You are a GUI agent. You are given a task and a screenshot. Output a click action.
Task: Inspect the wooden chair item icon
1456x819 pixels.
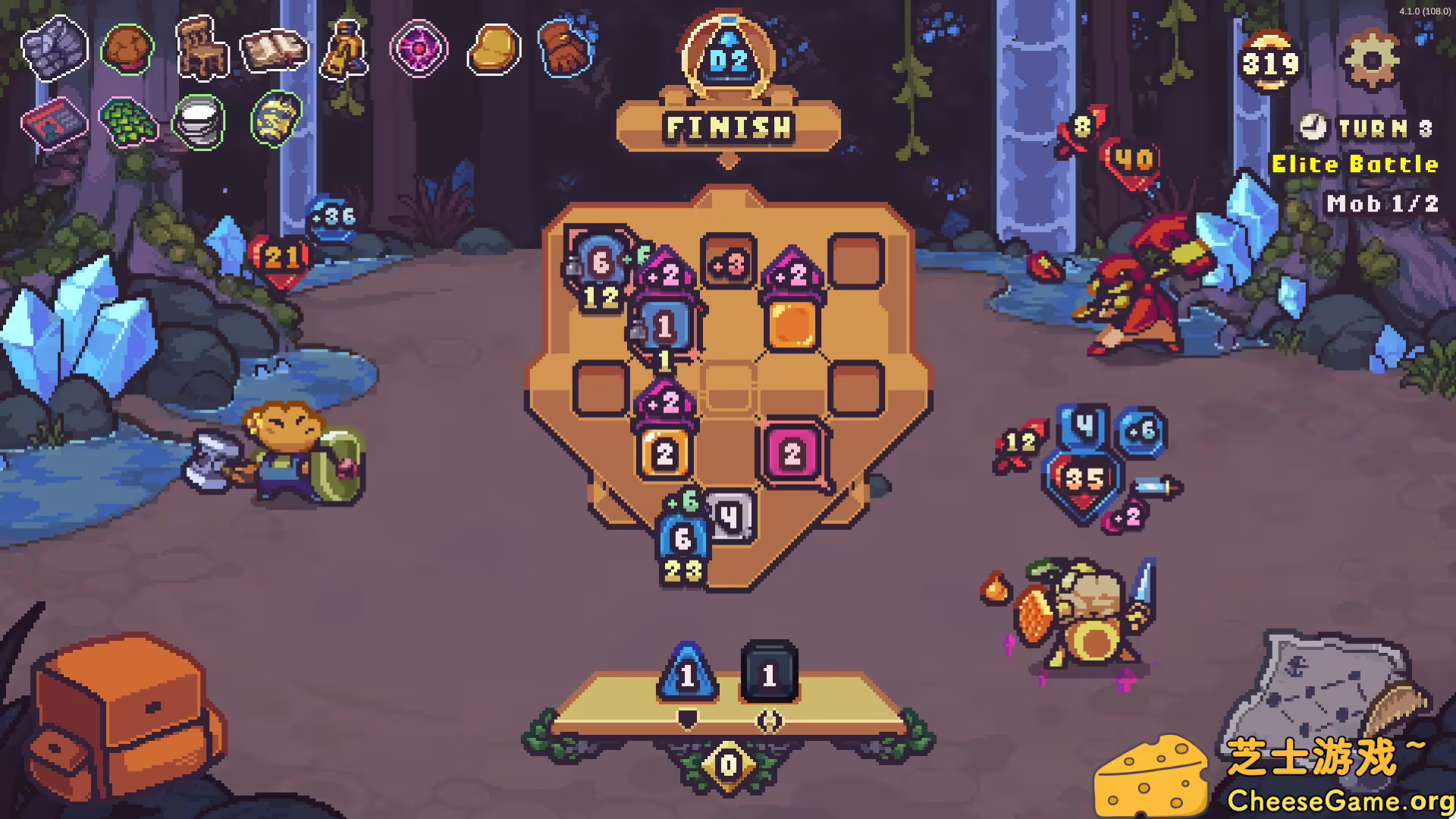(201, 47)
